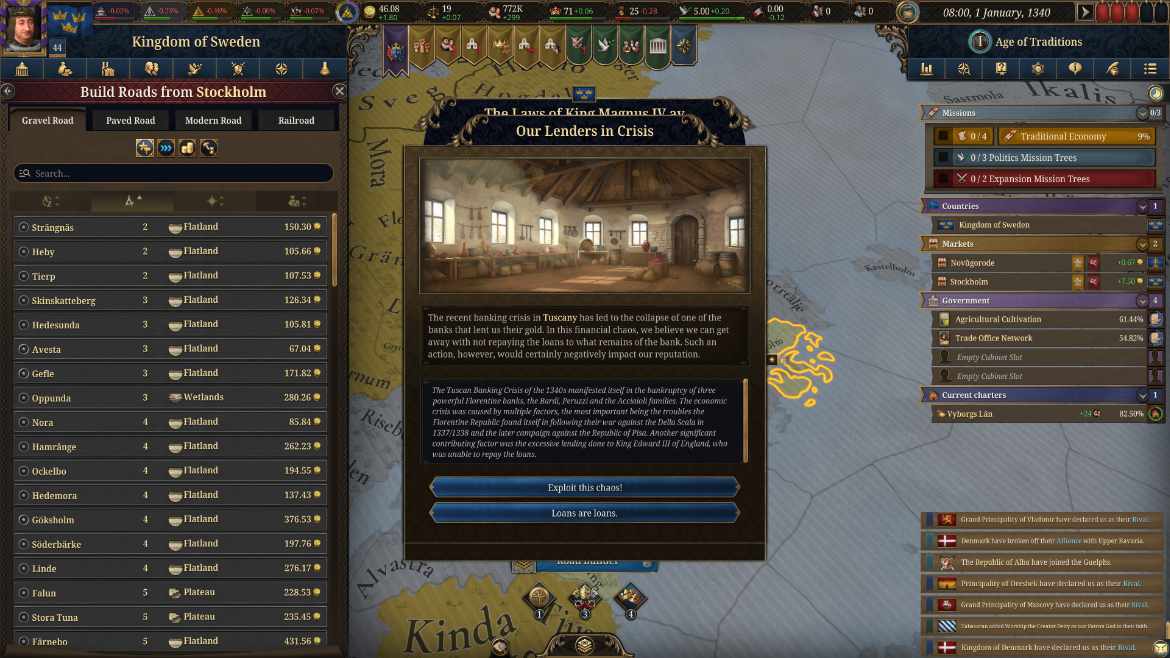
Task: Choose "Exploit this chaos!" event option
Action: (584, 487)
